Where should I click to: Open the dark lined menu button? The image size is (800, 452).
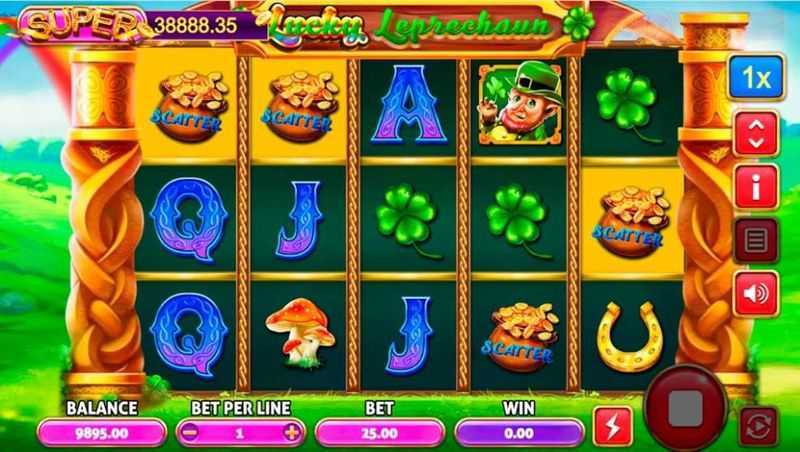pos(756,240)
